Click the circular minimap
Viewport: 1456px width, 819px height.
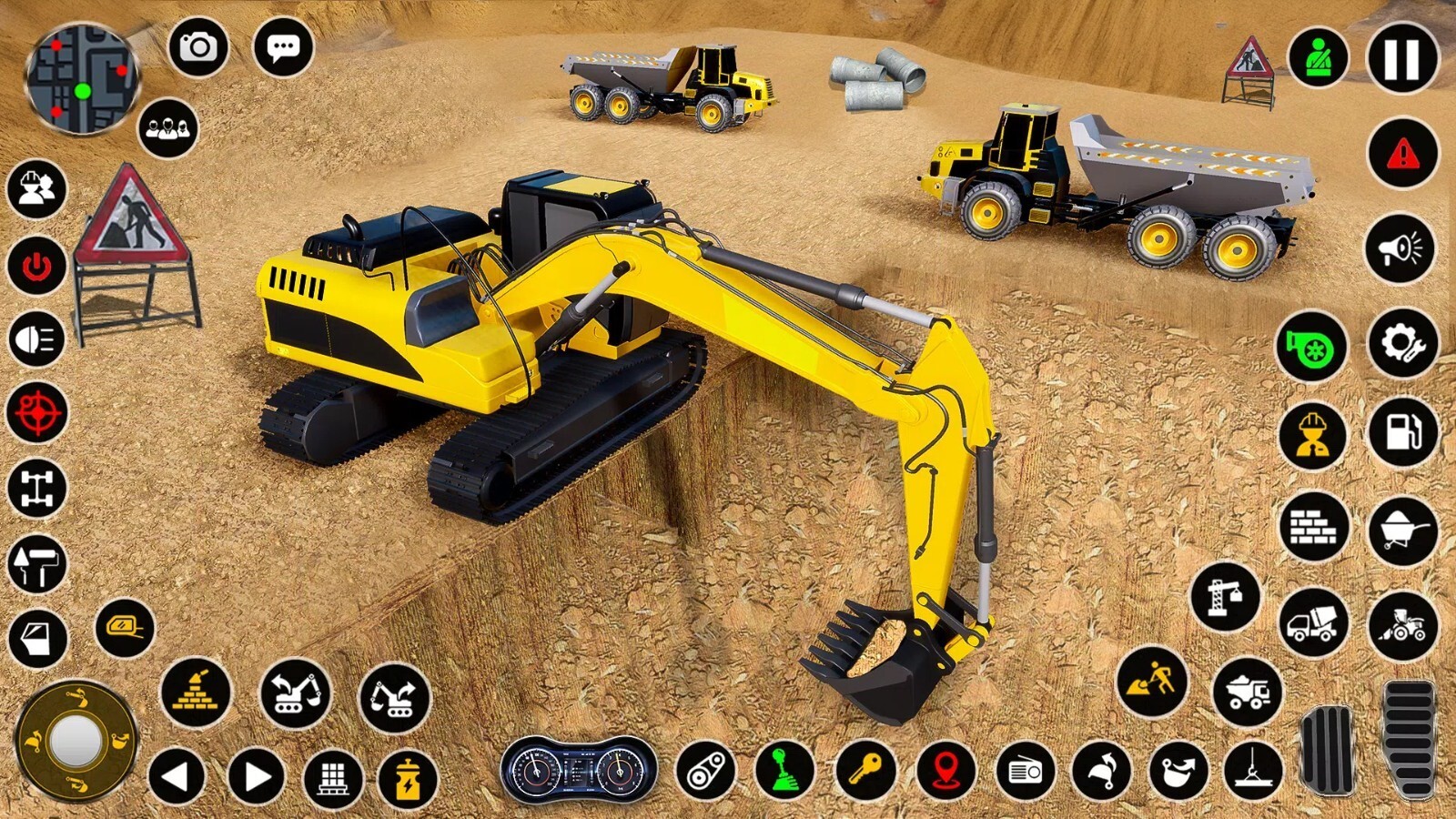click(x=82, y=80)
